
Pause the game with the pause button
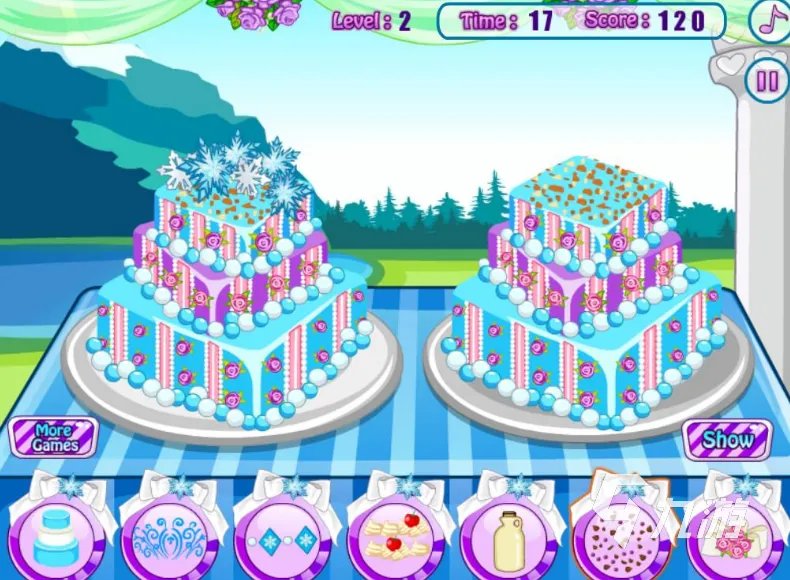pyautogui.click(x=767, y=80)
